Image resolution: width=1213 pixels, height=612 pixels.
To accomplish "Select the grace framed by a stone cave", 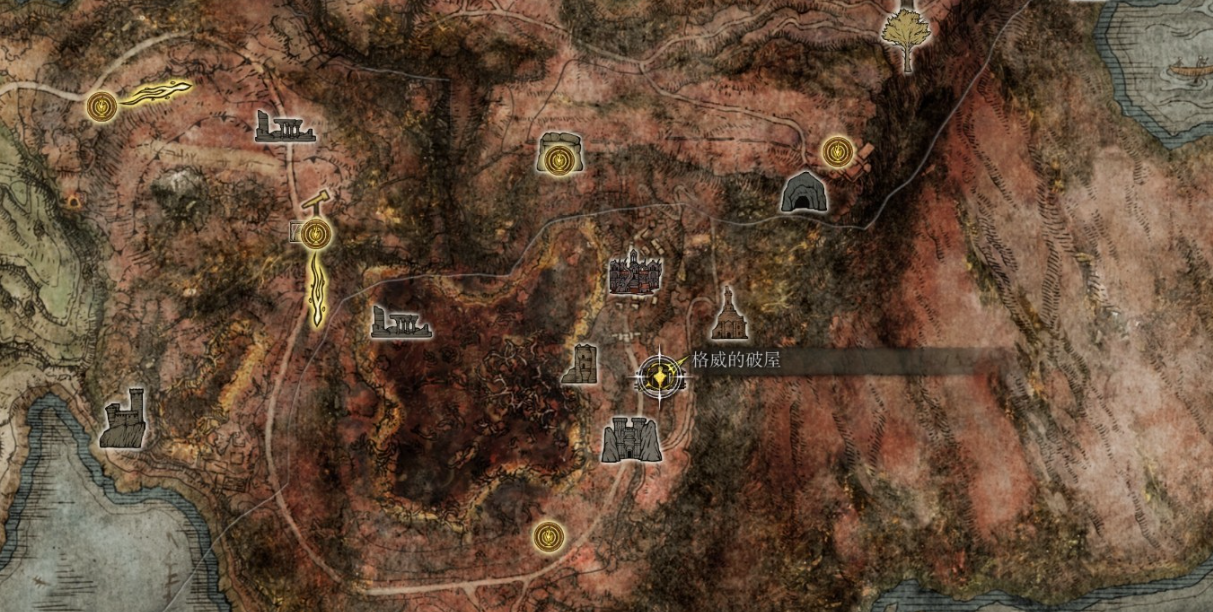I will [x=560, y=156].
